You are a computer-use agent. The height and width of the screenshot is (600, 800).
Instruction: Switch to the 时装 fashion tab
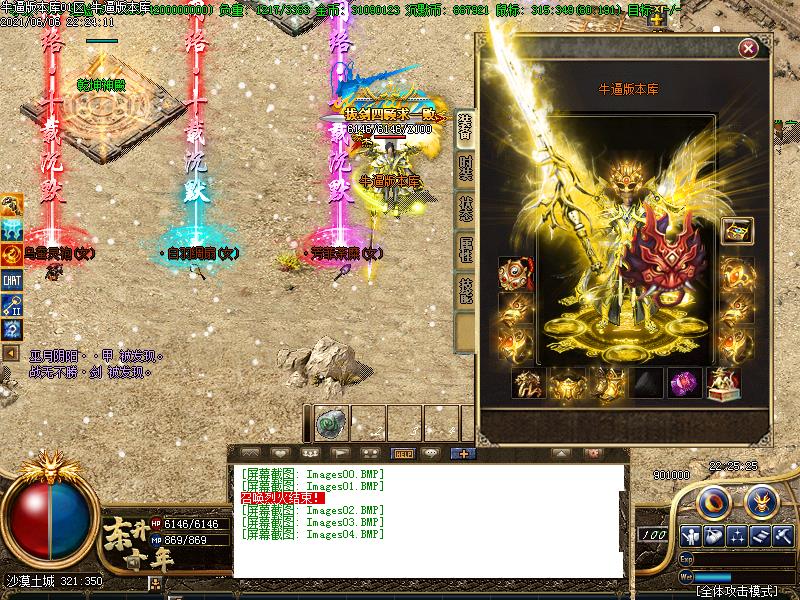coord(466,167)
